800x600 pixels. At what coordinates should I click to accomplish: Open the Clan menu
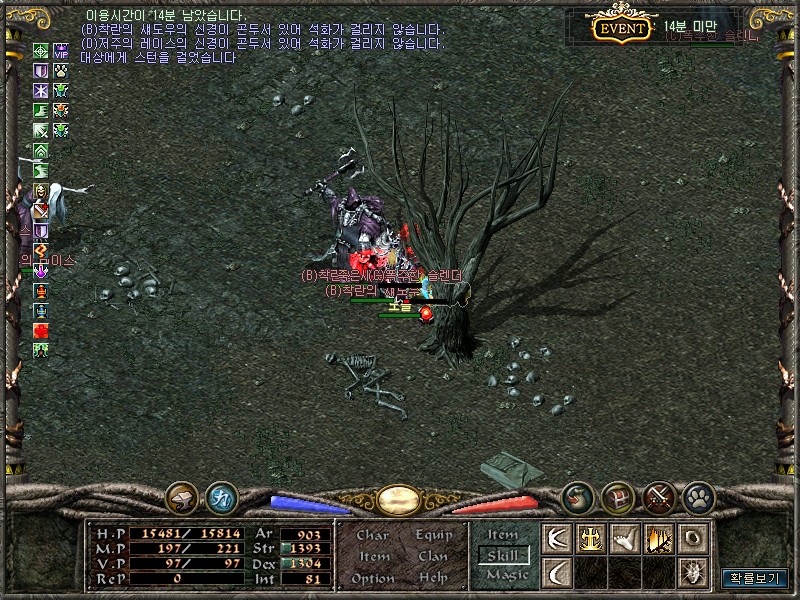pyautogui.click(x=433, y=557)
